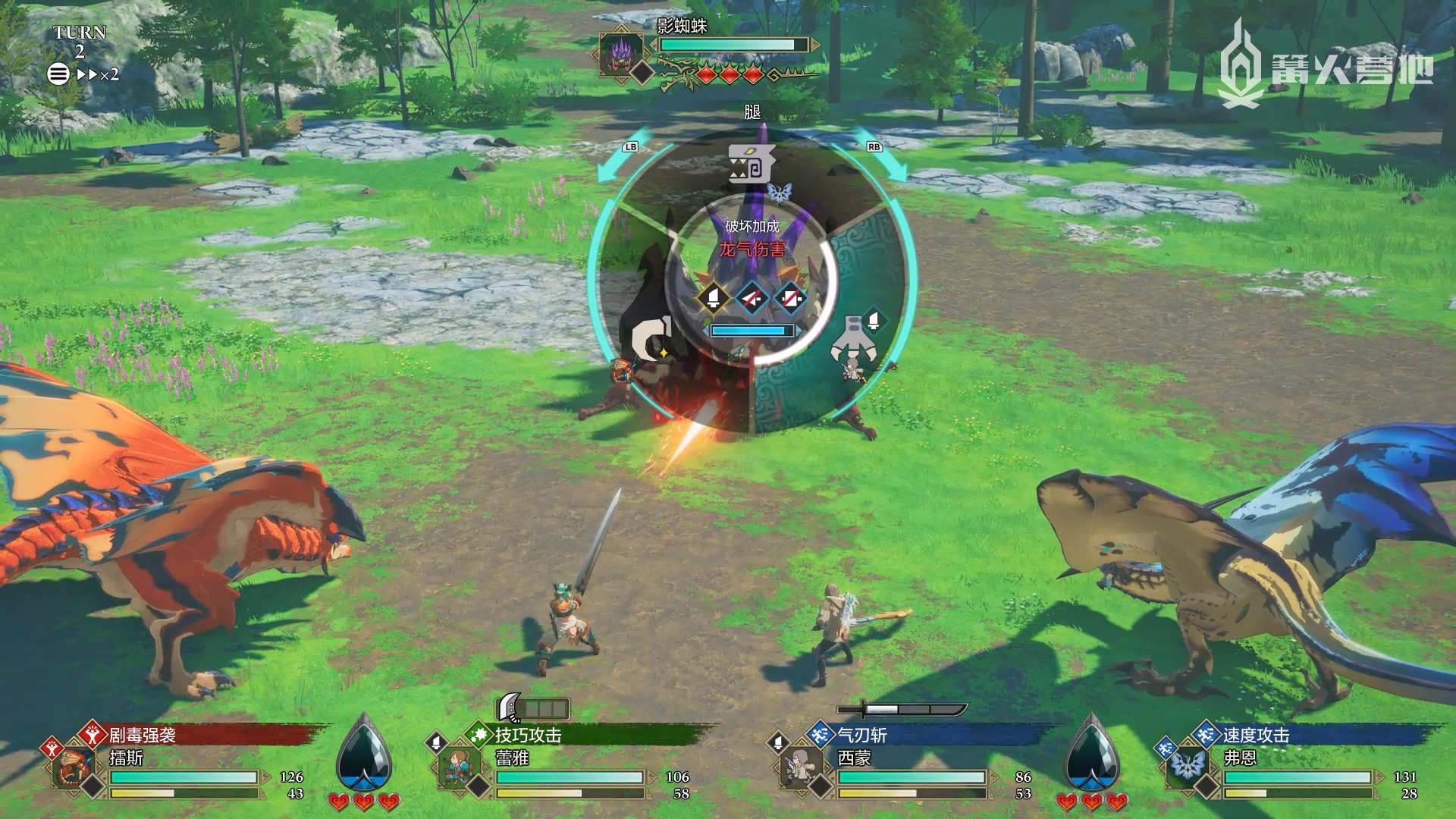Click the kinship gauge beside 弗恩

[1091, 755]
